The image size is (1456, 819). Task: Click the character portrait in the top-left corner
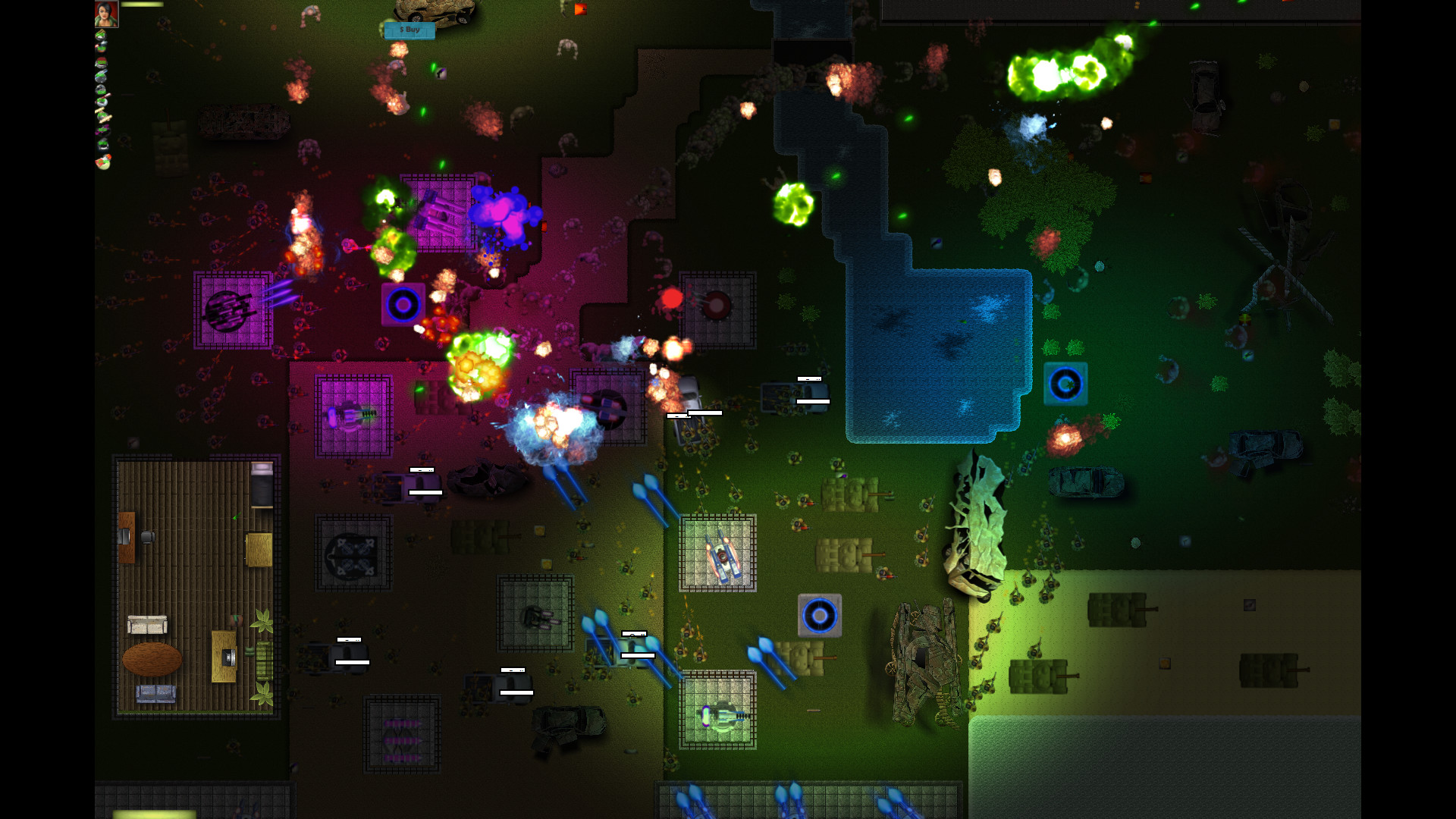click(106, 14)
